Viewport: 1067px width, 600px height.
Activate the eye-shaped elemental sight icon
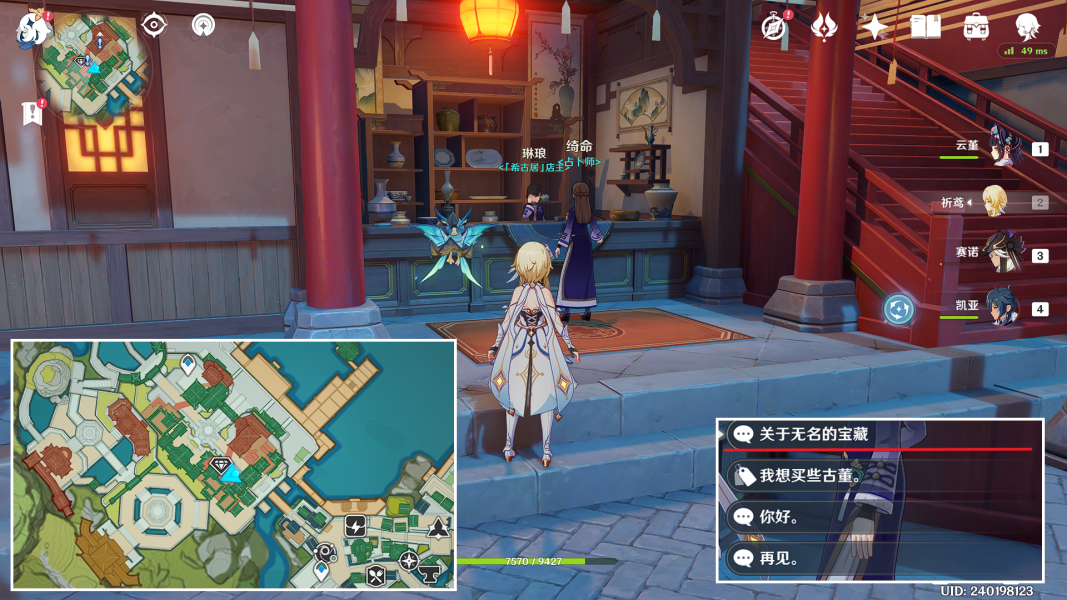[x=154, y=24]
